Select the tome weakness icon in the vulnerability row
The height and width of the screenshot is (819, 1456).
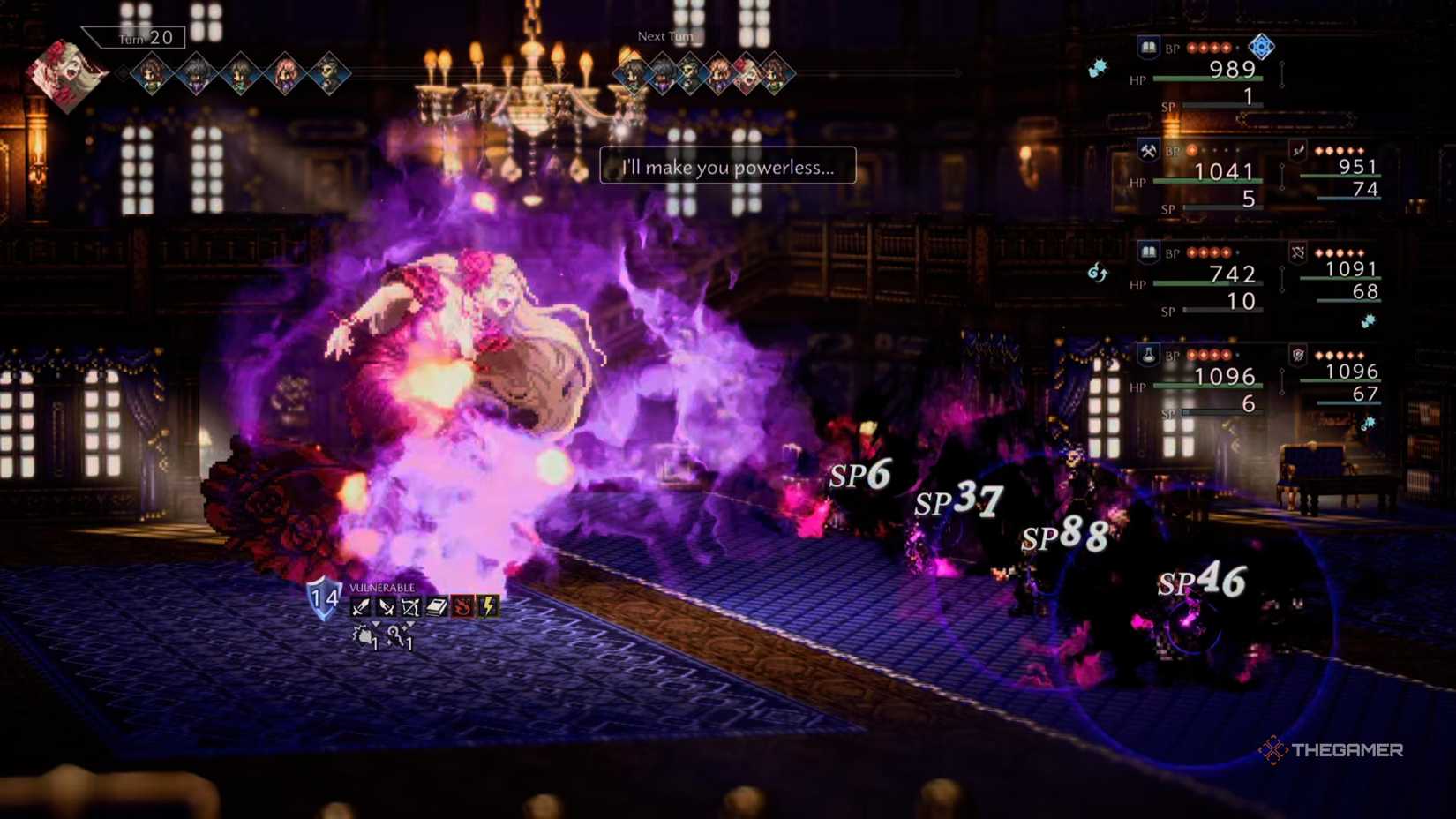(x=436, y=606)
